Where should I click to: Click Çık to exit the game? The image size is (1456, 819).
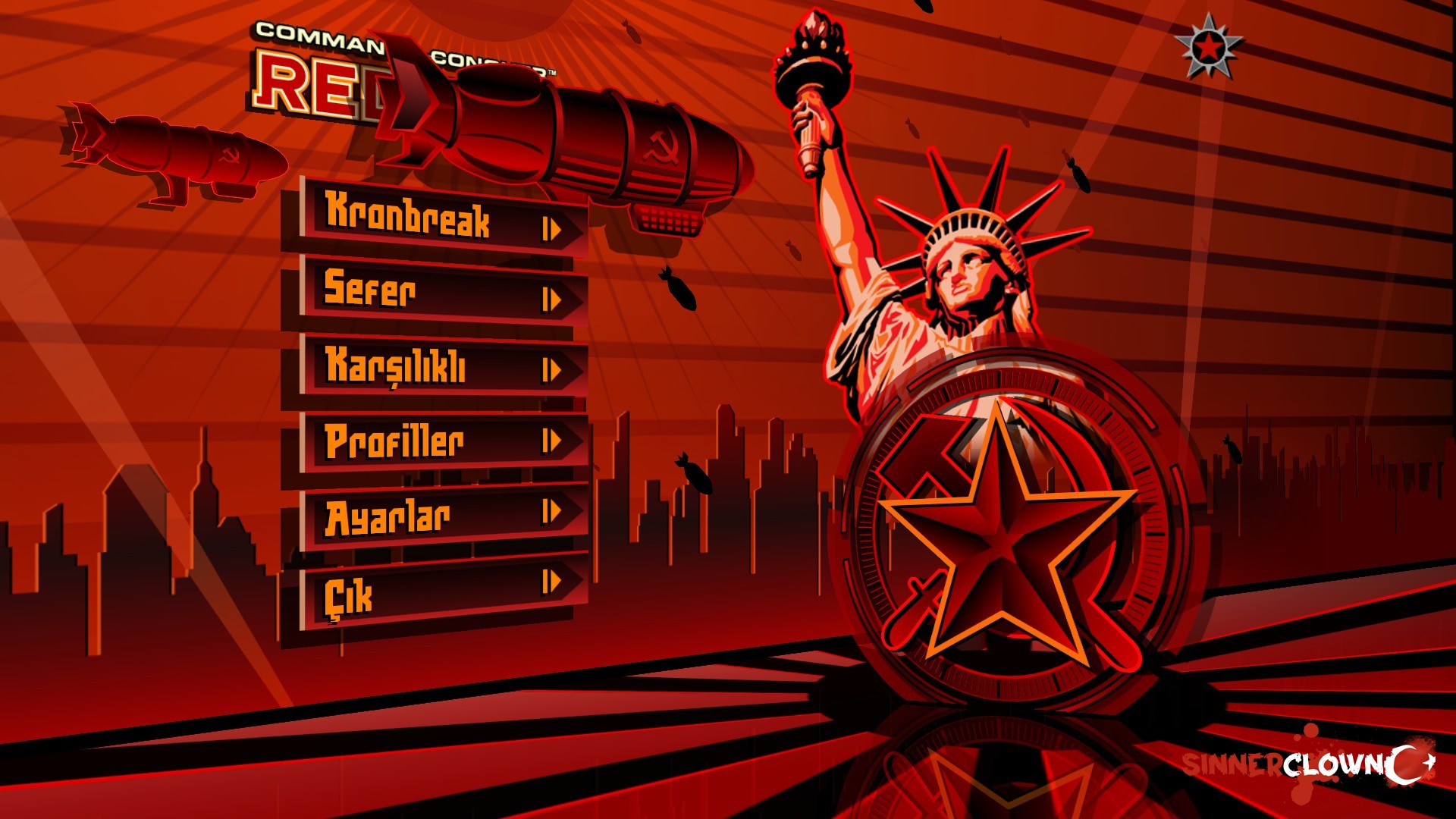point(442,591)
